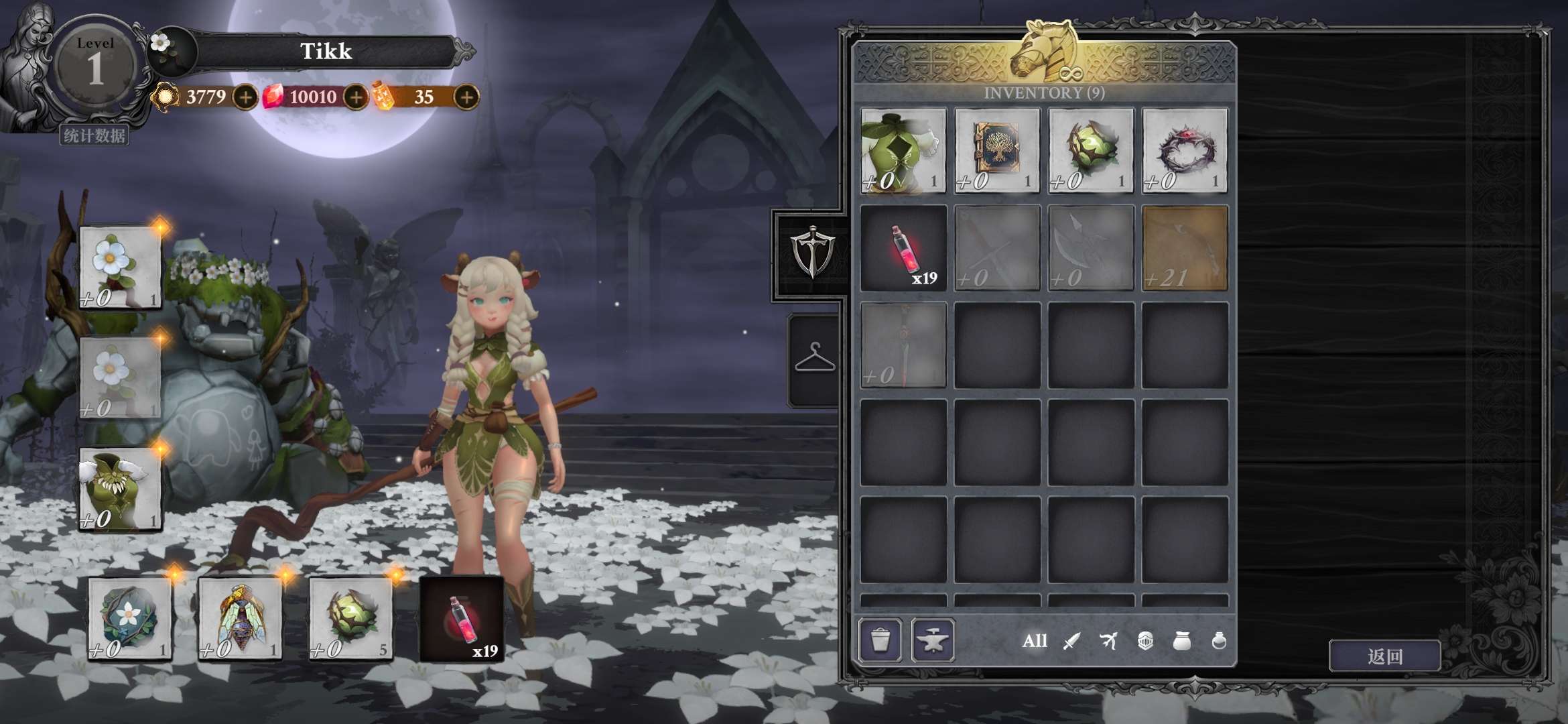Open the 统计数据 statistics panel
Viewport: 1568px width, 724px height.
pos(94,136)
